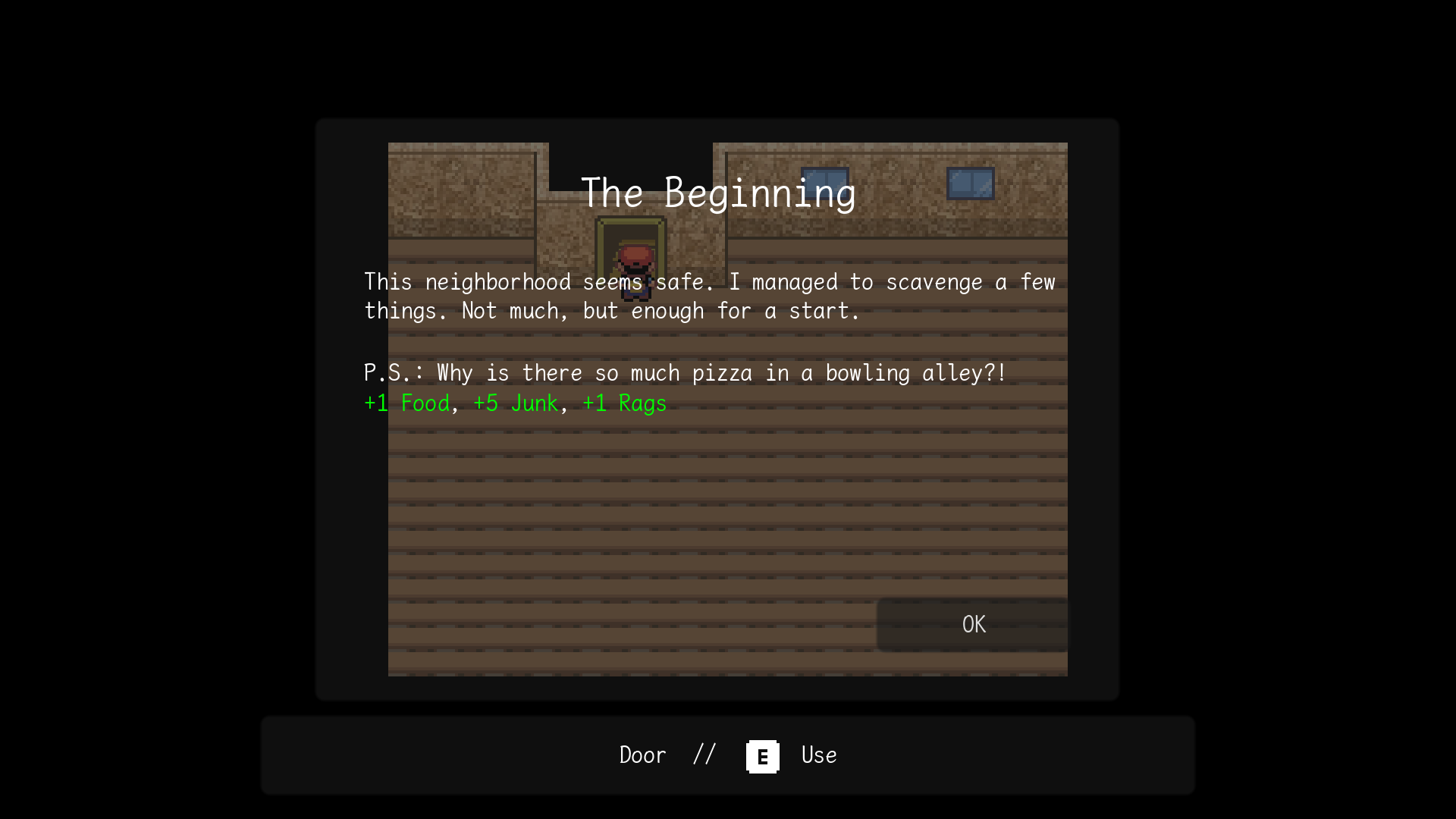This screenshot has height=819, width=1456.
Task: Toggle the +1 Food reward text
Action: pyautogui.click(x=406, y=403)
